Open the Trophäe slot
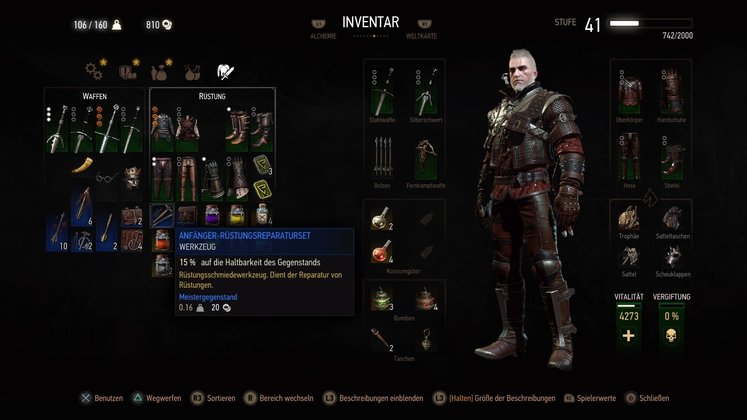Viewport: 747px width, 420px height. pos(629,220)
